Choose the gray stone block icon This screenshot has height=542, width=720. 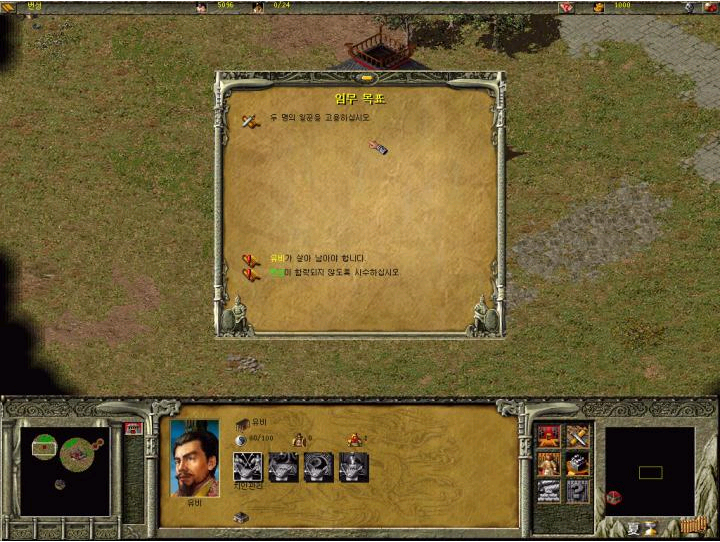577,463
